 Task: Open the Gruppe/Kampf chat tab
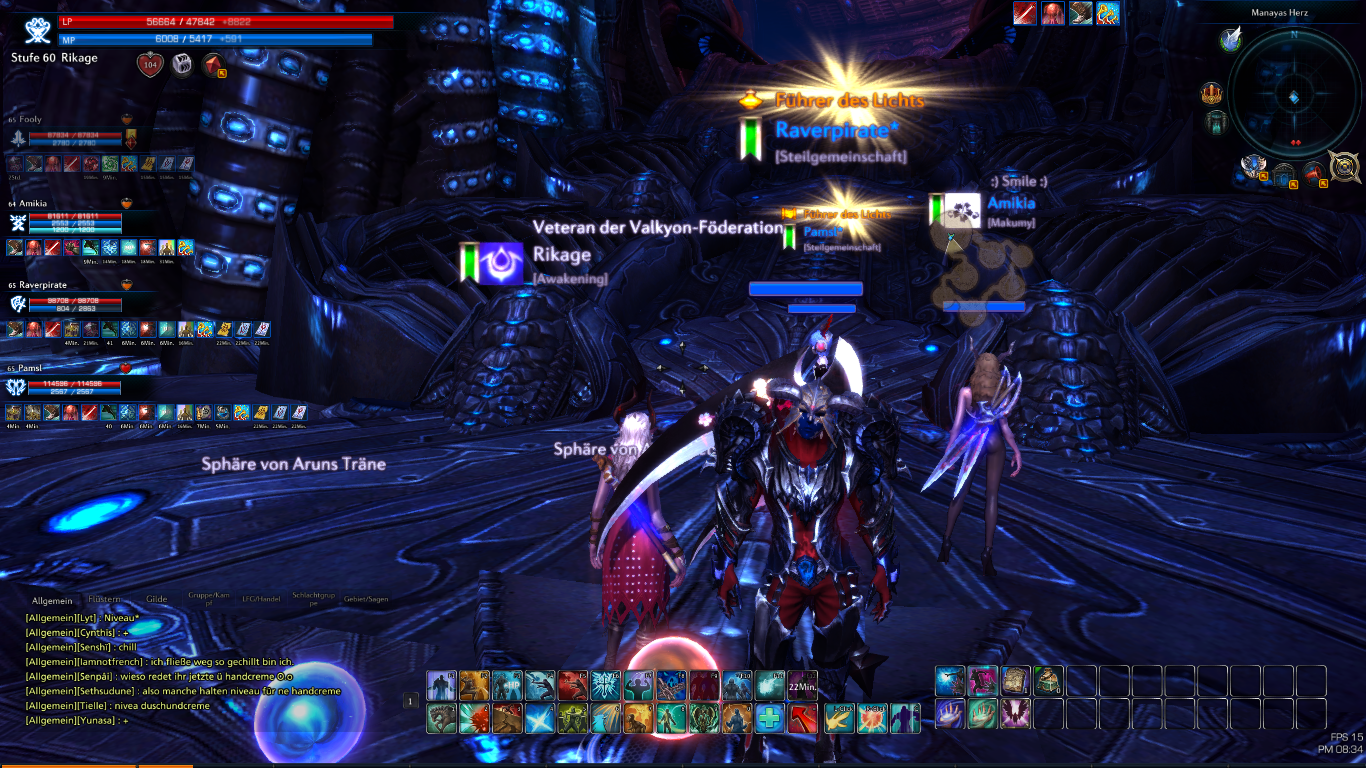[209, 600]
